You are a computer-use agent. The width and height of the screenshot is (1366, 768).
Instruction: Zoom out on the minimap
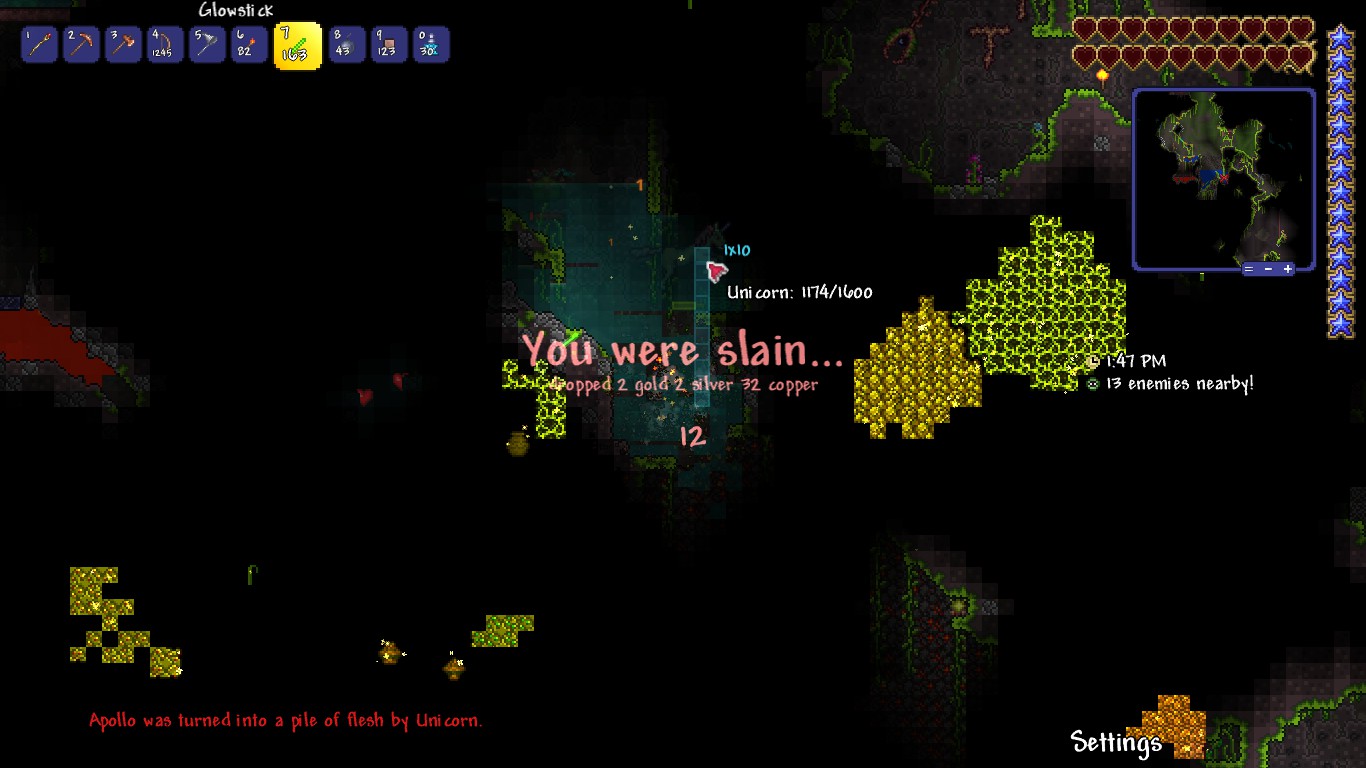(1268, 268)
